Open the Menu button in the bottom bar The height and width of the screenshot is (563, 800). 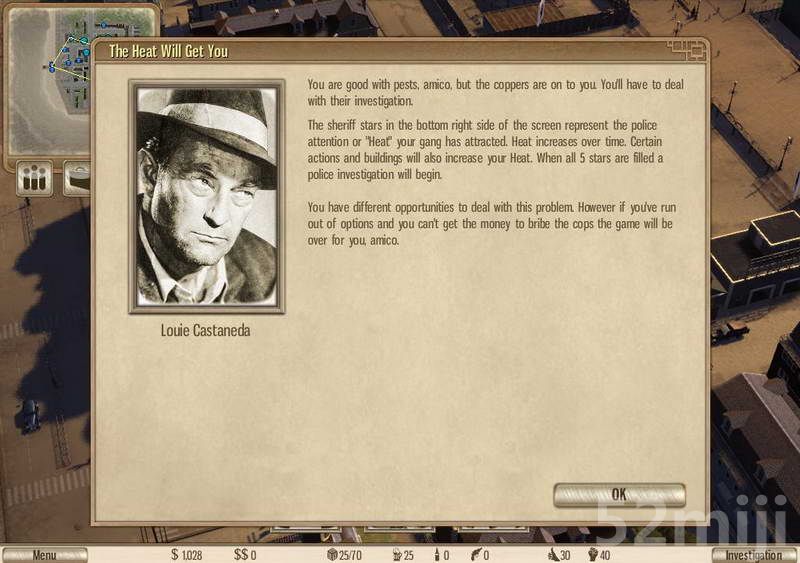pyautogui.click(x=44, y=555)
